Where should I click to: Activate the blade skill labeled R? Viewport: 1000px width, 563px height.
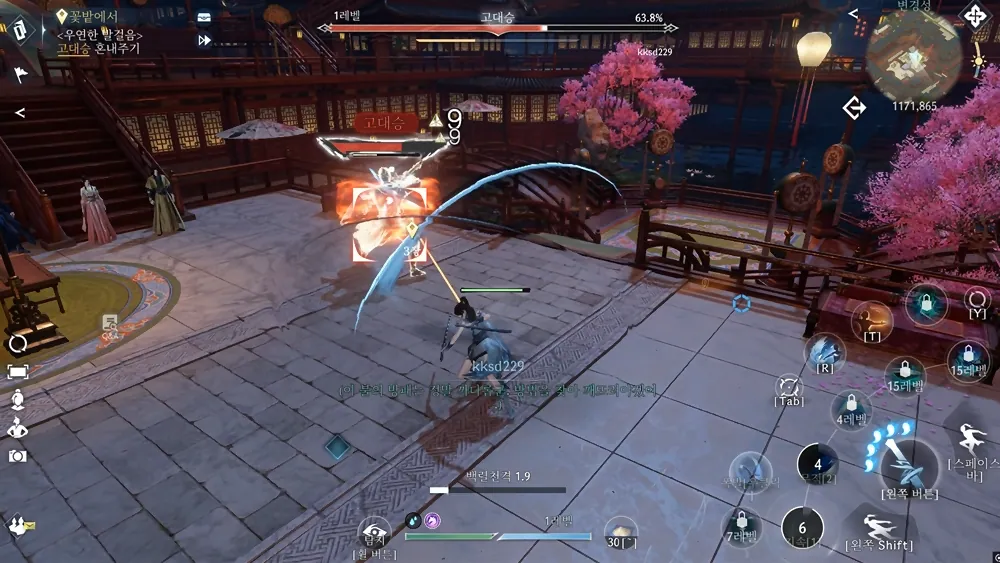tap(826, 349)
